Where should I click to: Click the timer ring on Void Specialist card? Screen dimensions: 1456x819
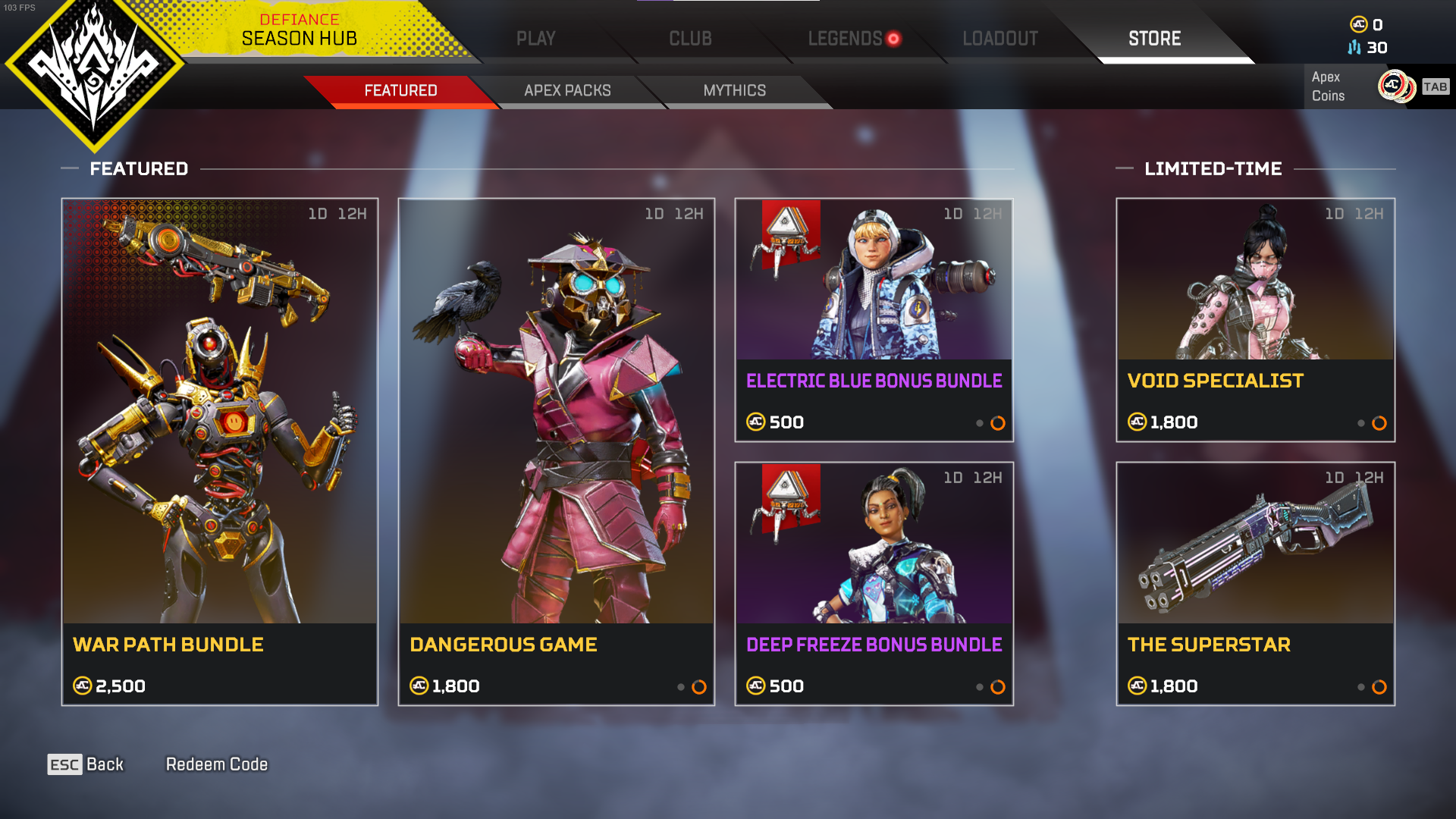point(1377,423)
